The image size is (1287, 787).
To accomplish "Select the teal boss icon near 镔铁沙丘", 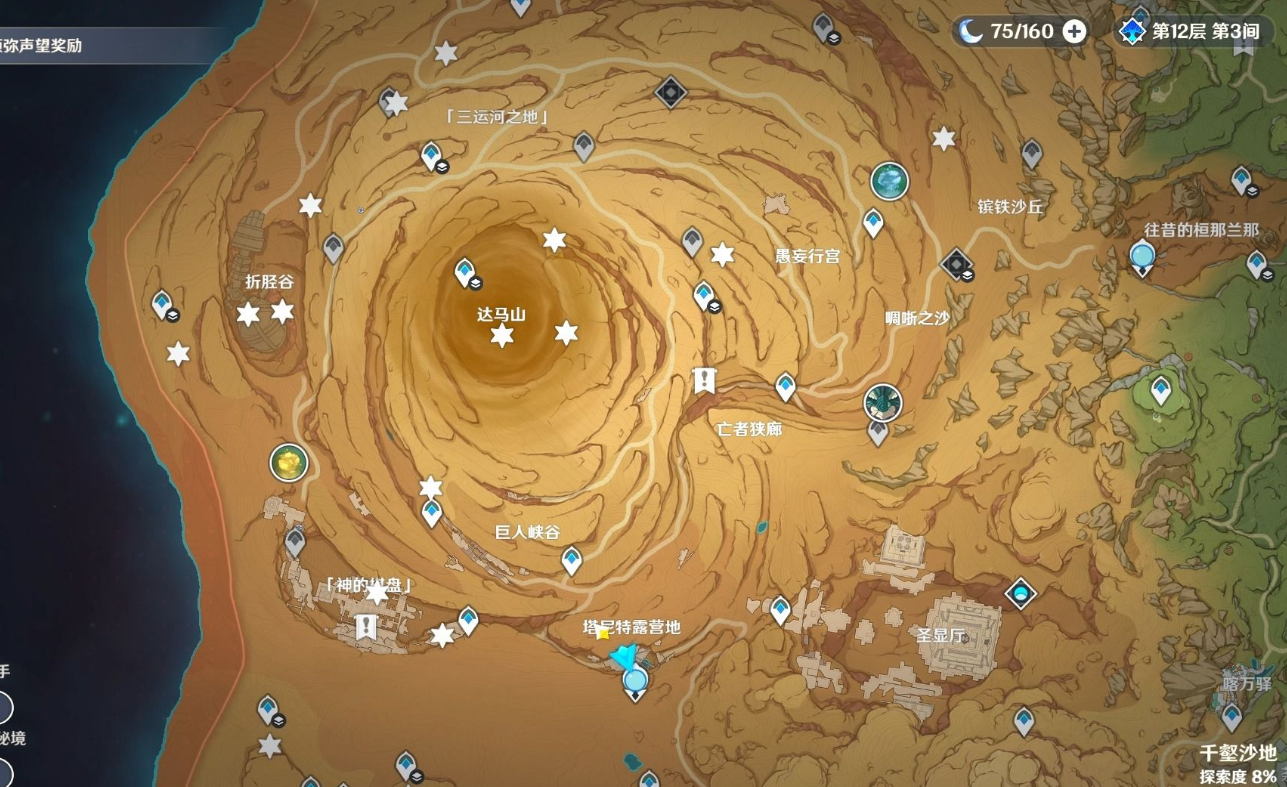I will pyautogui.click(x=888, y=181).
